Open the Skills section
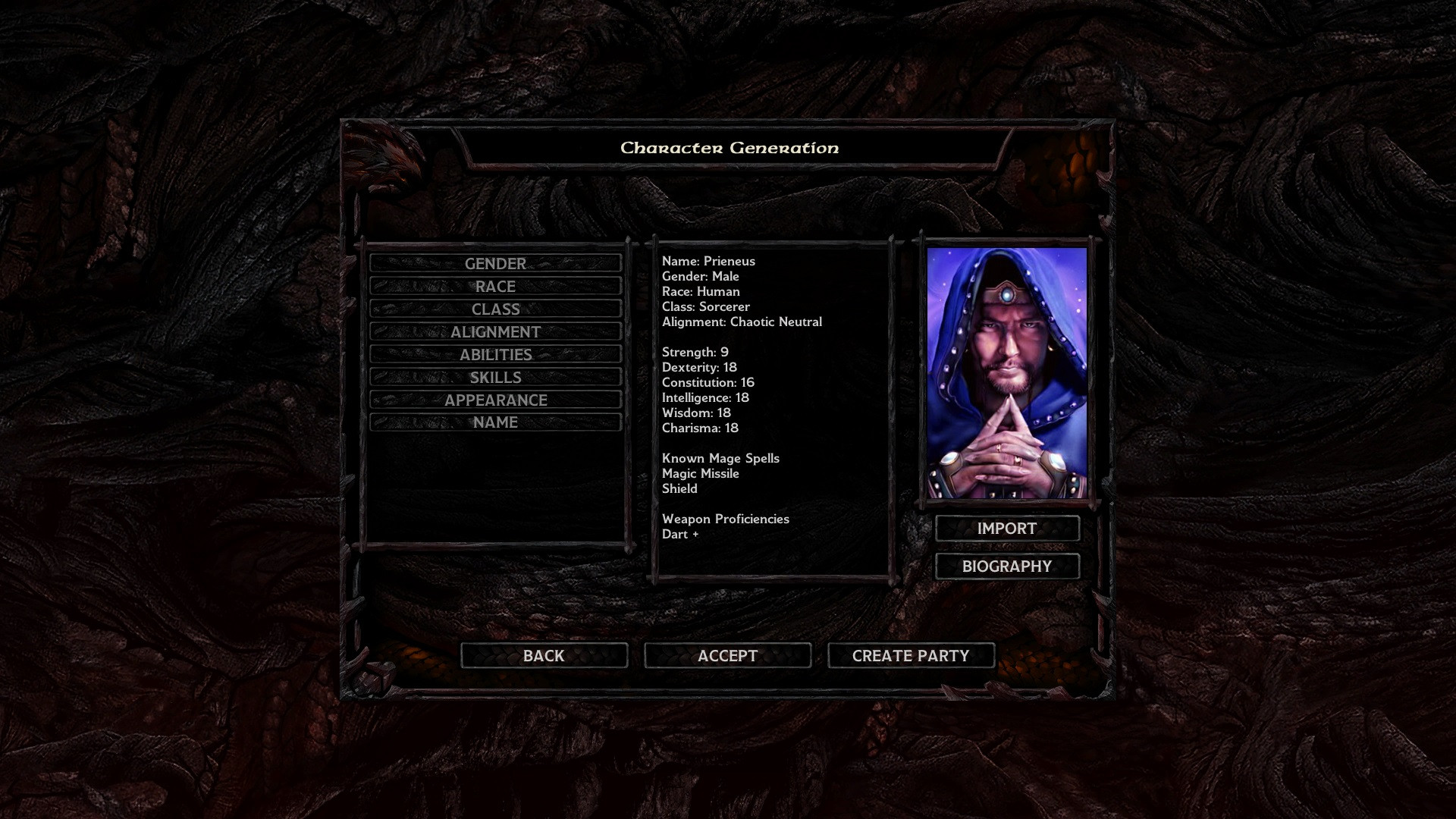 coord(495,377)
